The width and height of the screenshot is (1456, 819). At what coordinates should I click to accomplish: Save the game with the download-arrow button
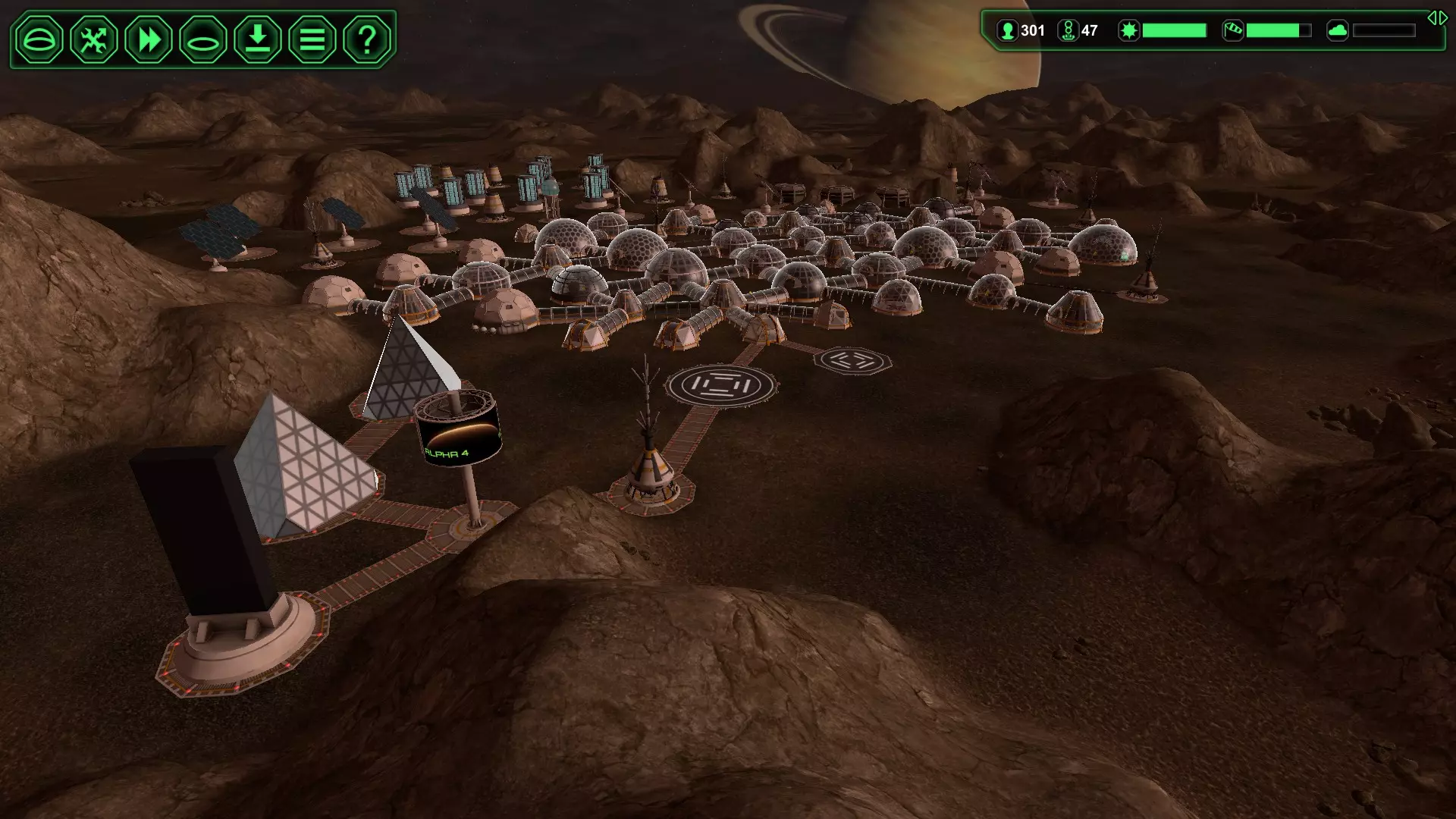(x=258, y=39)
